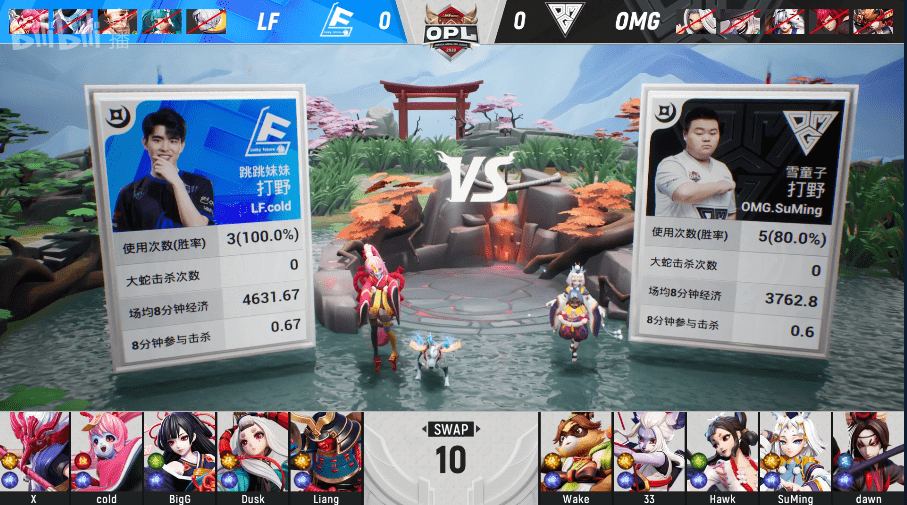The height and width of the screenshot is (505, 907).
Task: Choose dawn's hero portrait
Action: point(868,451)
